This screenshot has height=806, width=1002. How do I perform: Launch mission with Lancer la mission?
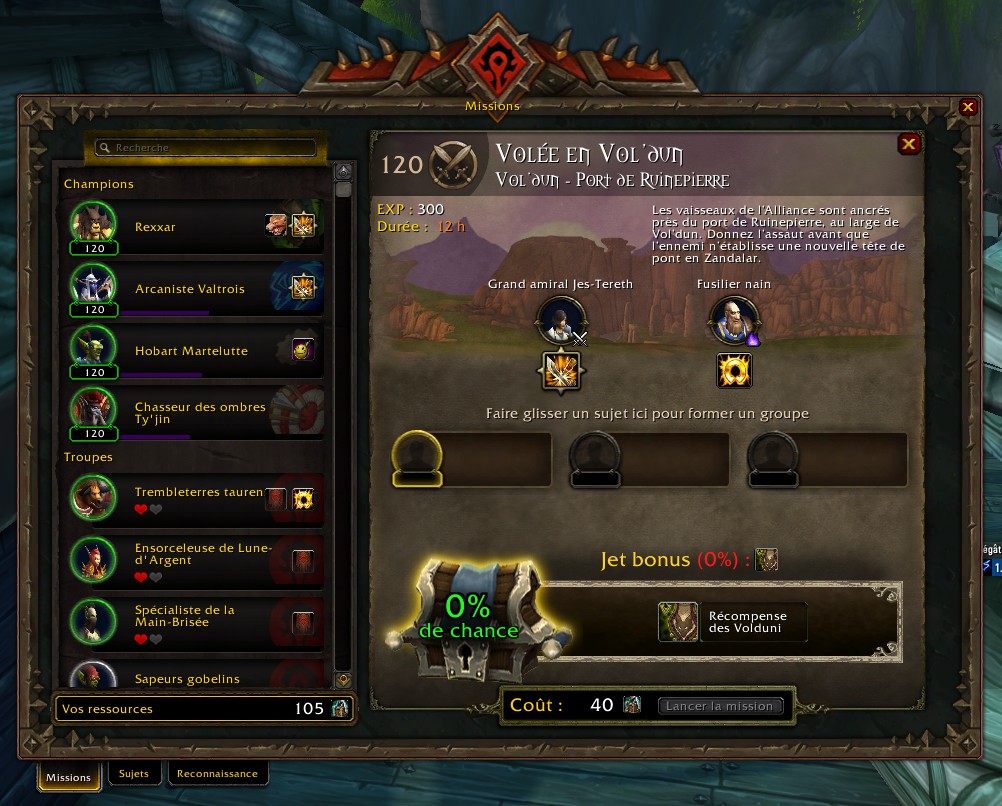720,706
